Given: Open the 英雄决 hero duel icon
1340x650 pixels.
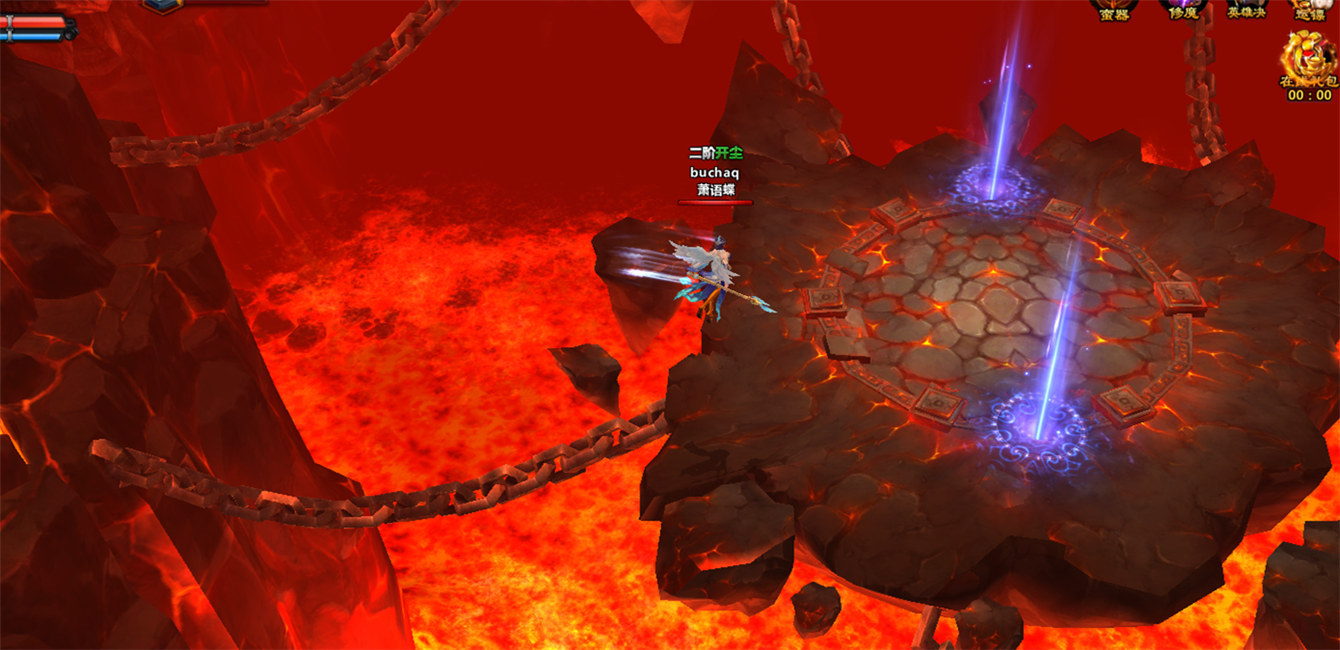Looking at the screenshot, I should tap(1246, 9).
